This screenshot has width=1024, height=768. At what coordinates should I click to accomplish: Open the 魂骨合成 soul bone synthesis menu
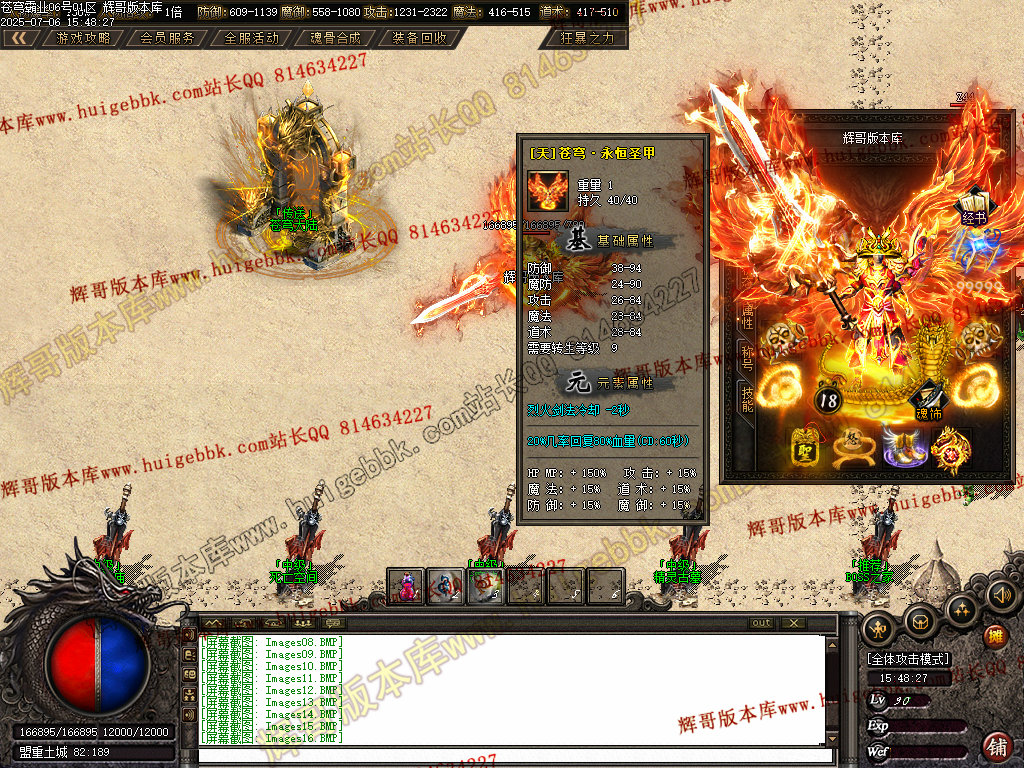(x=335, y=38)
